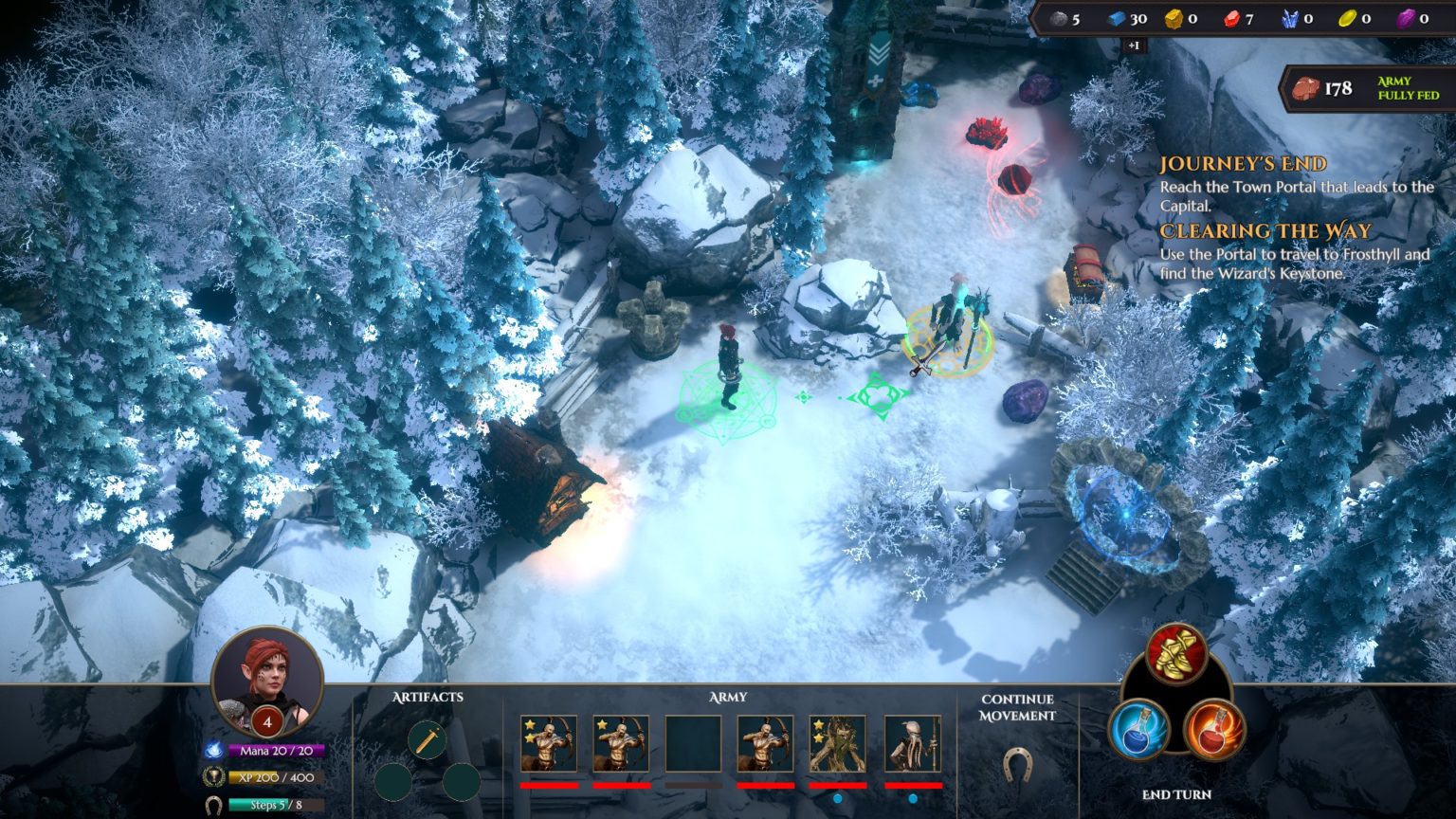Open the red-haired hero portrait
The width and height of the screenshot is (1456, 819).
click(266, 677)
